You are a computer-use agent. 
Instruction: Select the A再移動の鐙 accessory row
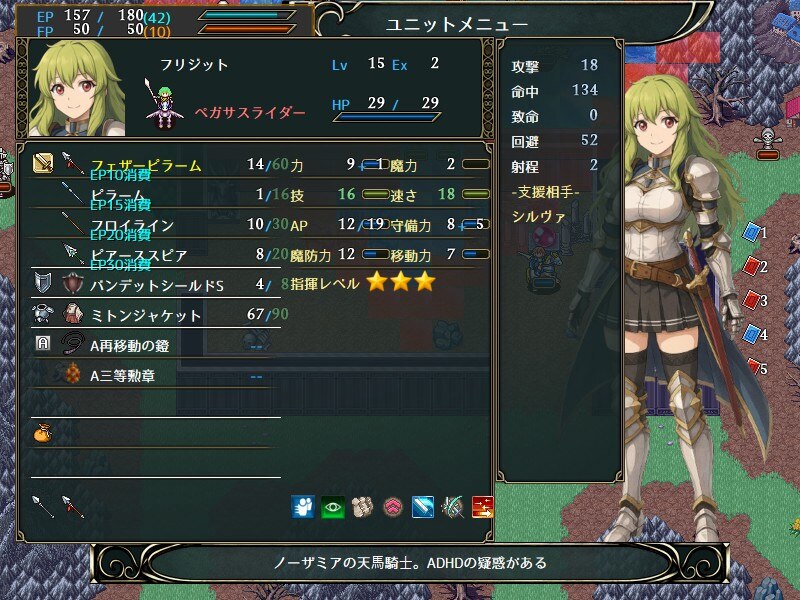(139, 345)
